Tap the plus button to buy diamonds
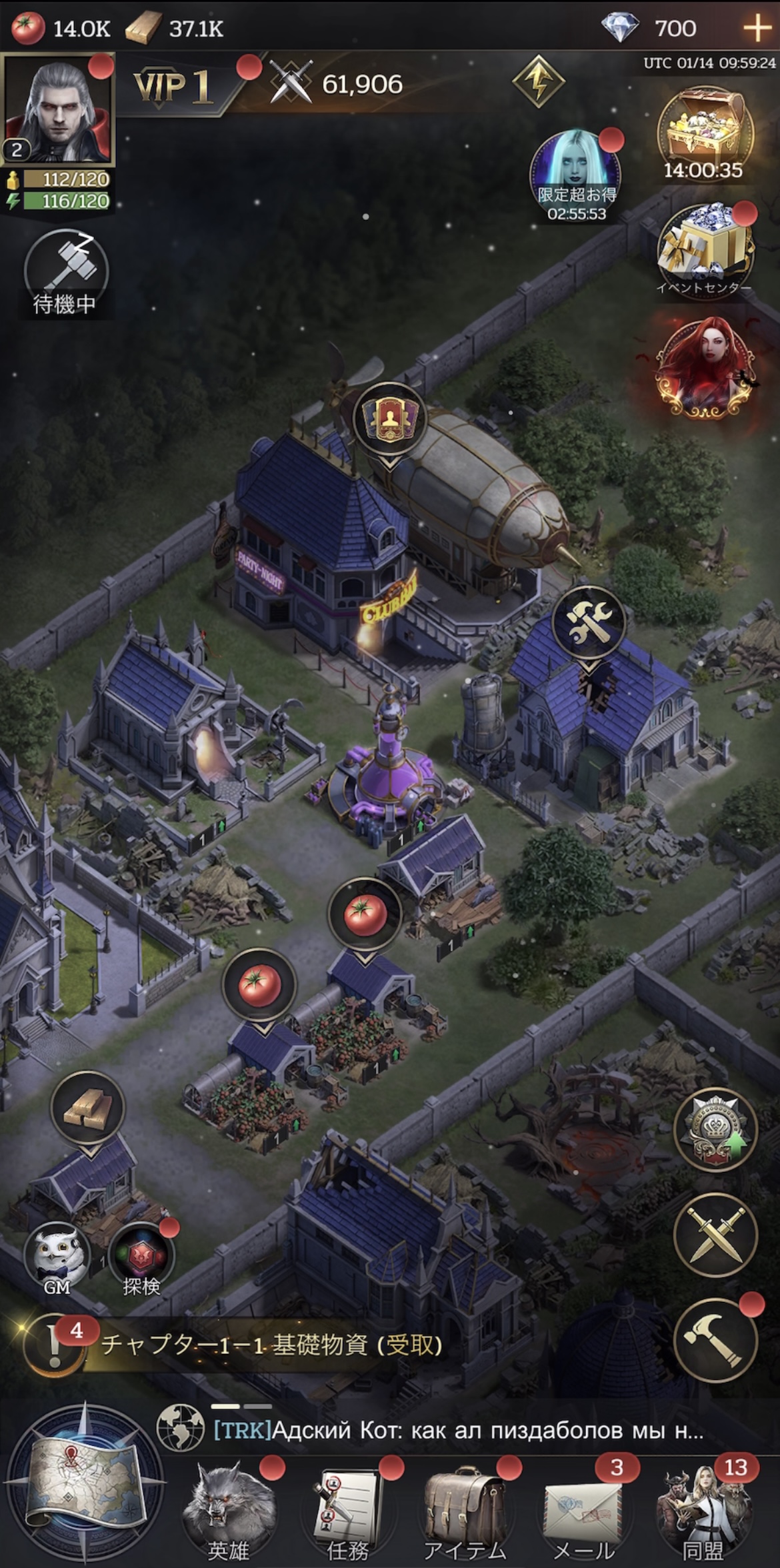This screenshot has width=780, height=1568. pyautogui.click(x=757, y=28)
